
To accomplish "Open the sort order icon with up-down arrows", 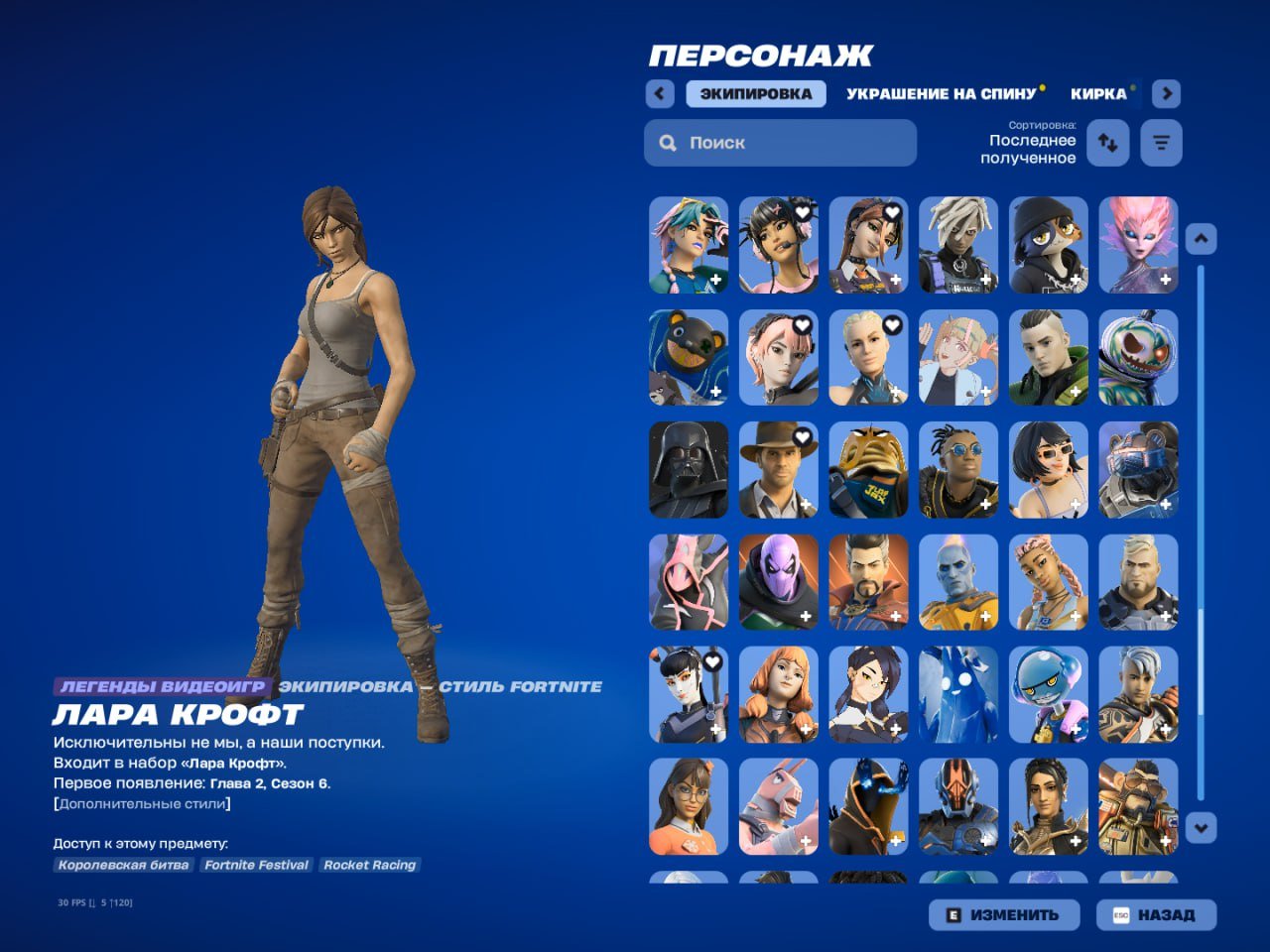I will click(1108, 143).
